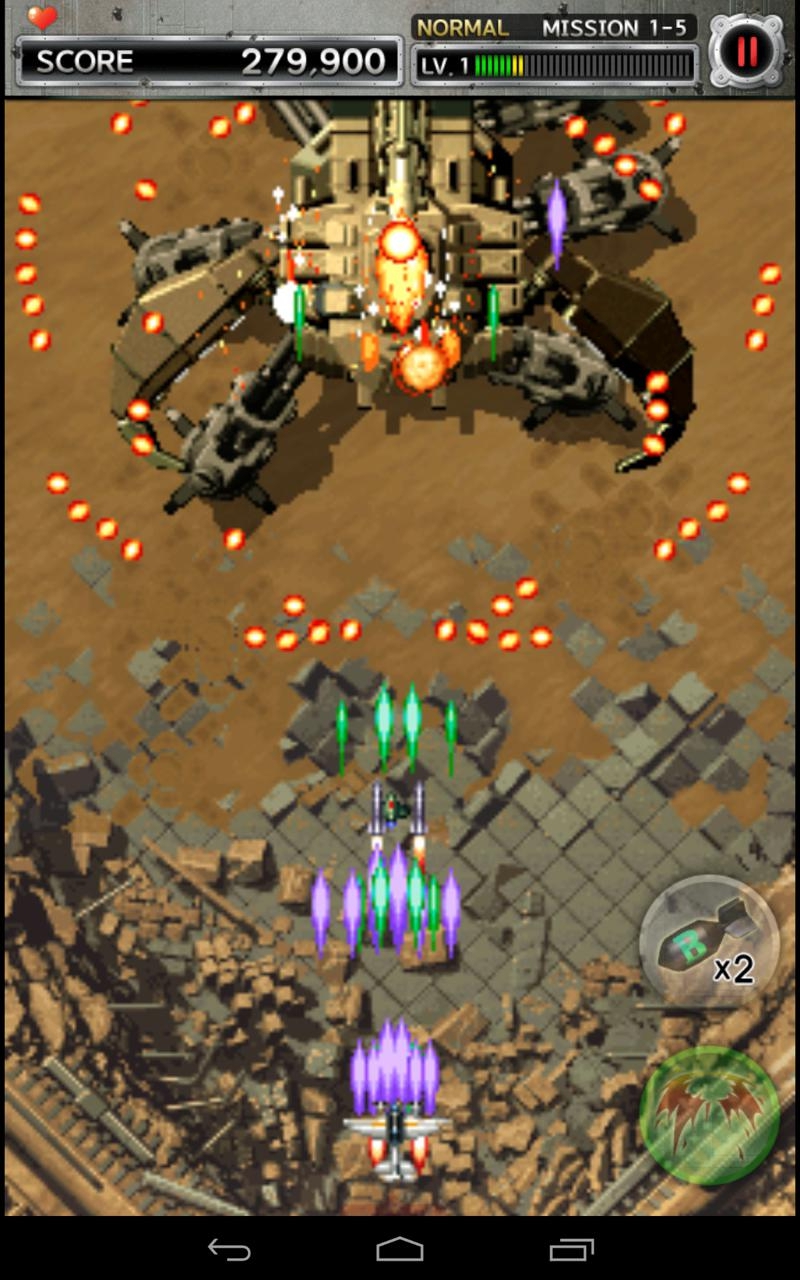Activate the green dragon-wing special attack
800x1280 pixels.
pyautogui.click(x=709, y=1115)
